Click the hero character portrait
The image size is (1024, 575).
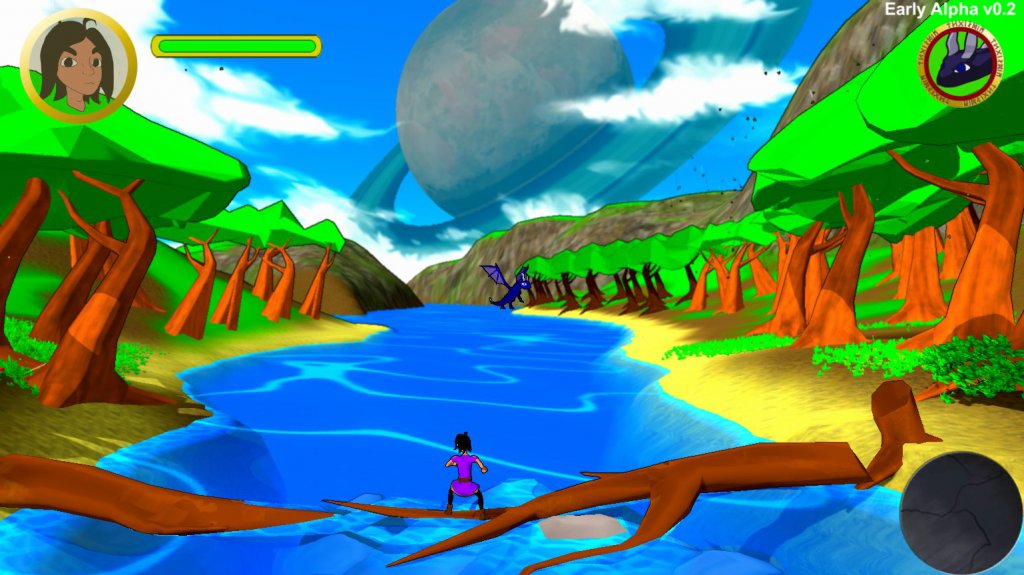click(78, 65)
